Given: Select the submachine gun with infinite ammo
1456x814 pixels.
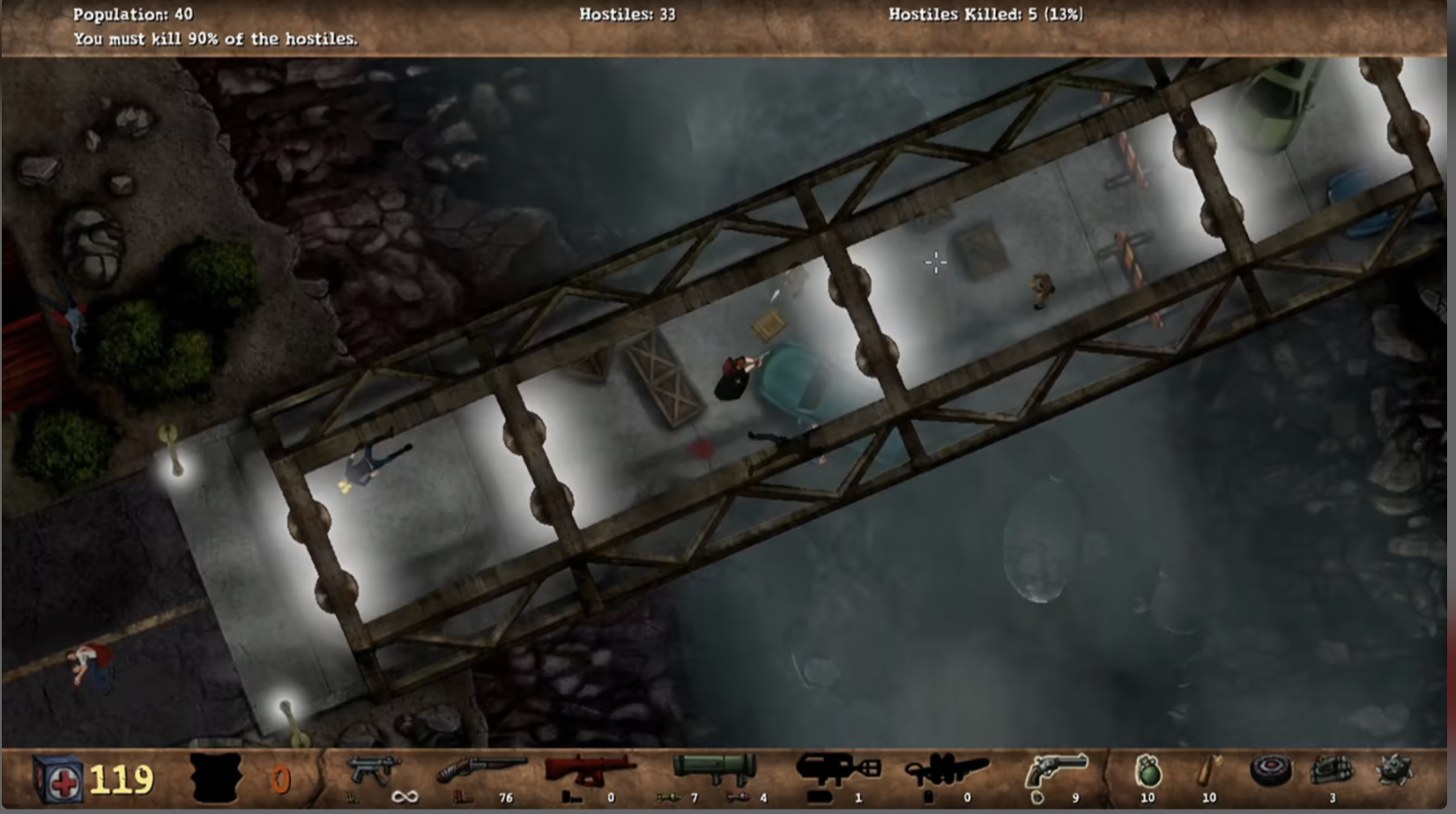Looking at the screenshot, I should (376, 768).
